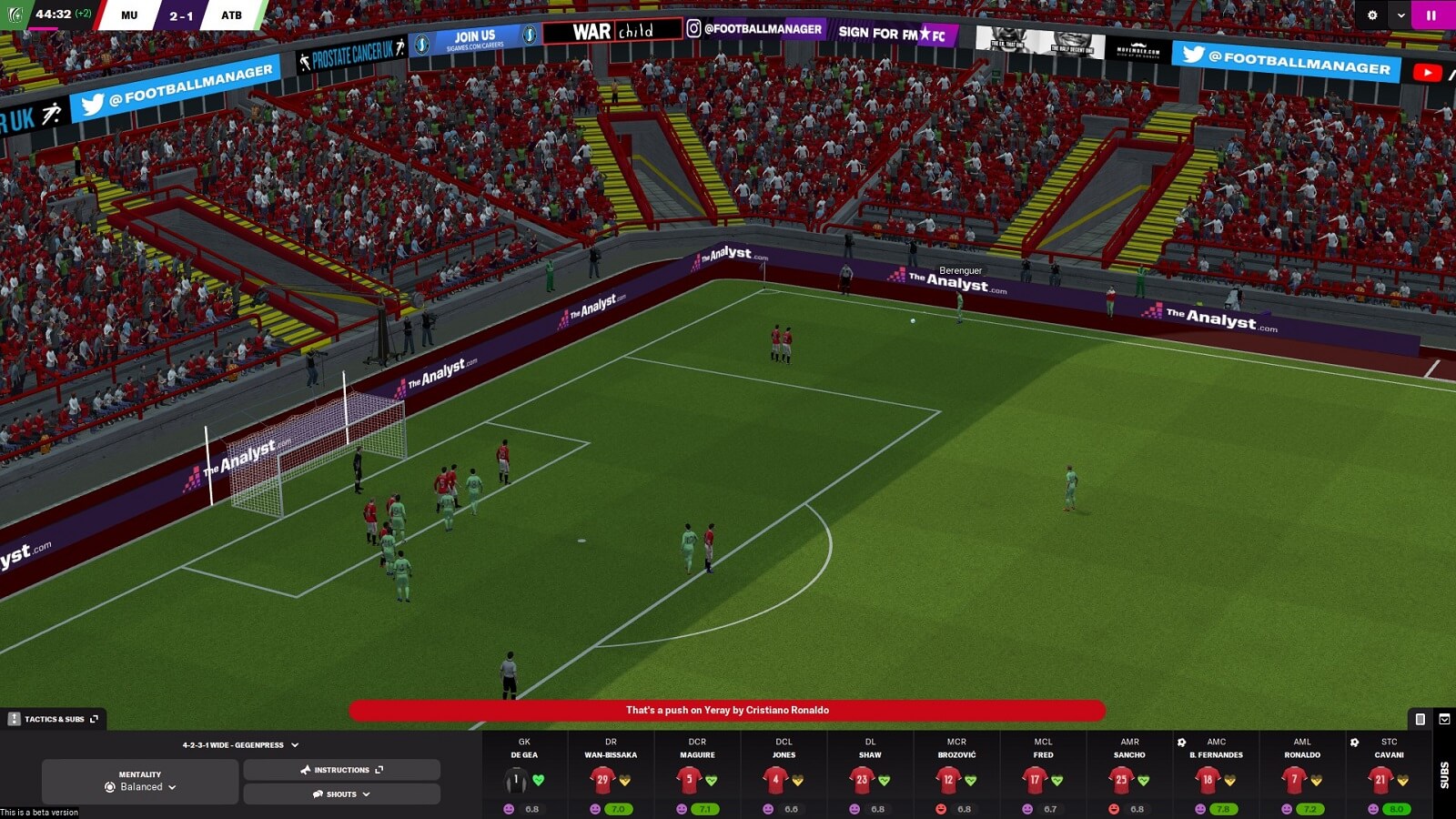Image resolution: width=1456 pixels, height=819 pixels.
Task: Select Sancho's player card
Action: [1121, 779]
